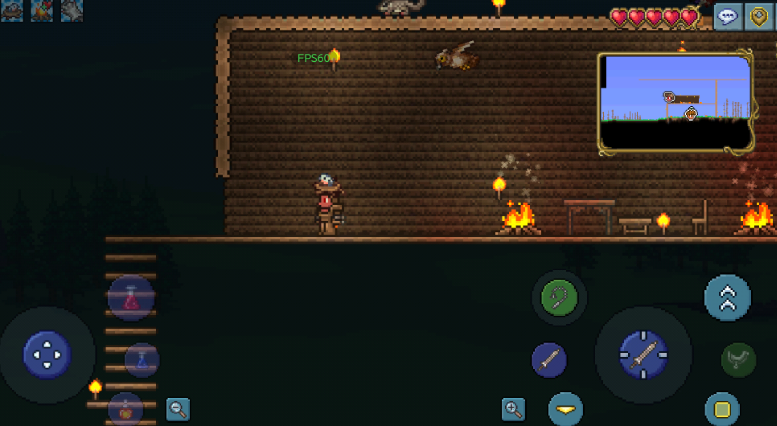Screen dimensions: 777x426
Task: Use the red healing potion quick slot
Action: (131, 297)
